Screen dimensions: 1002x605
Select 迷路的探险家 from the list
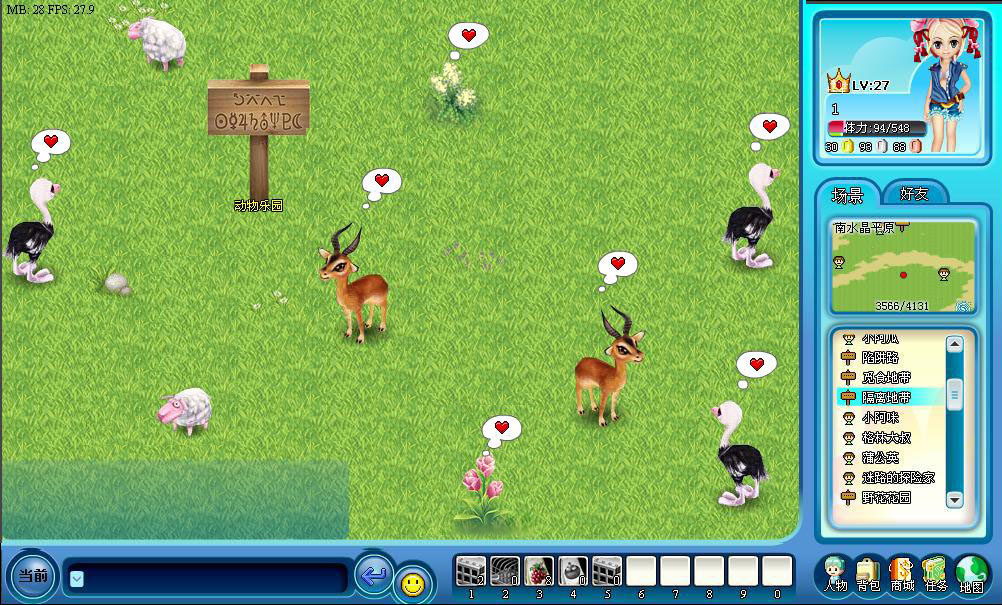coord(897,477)
